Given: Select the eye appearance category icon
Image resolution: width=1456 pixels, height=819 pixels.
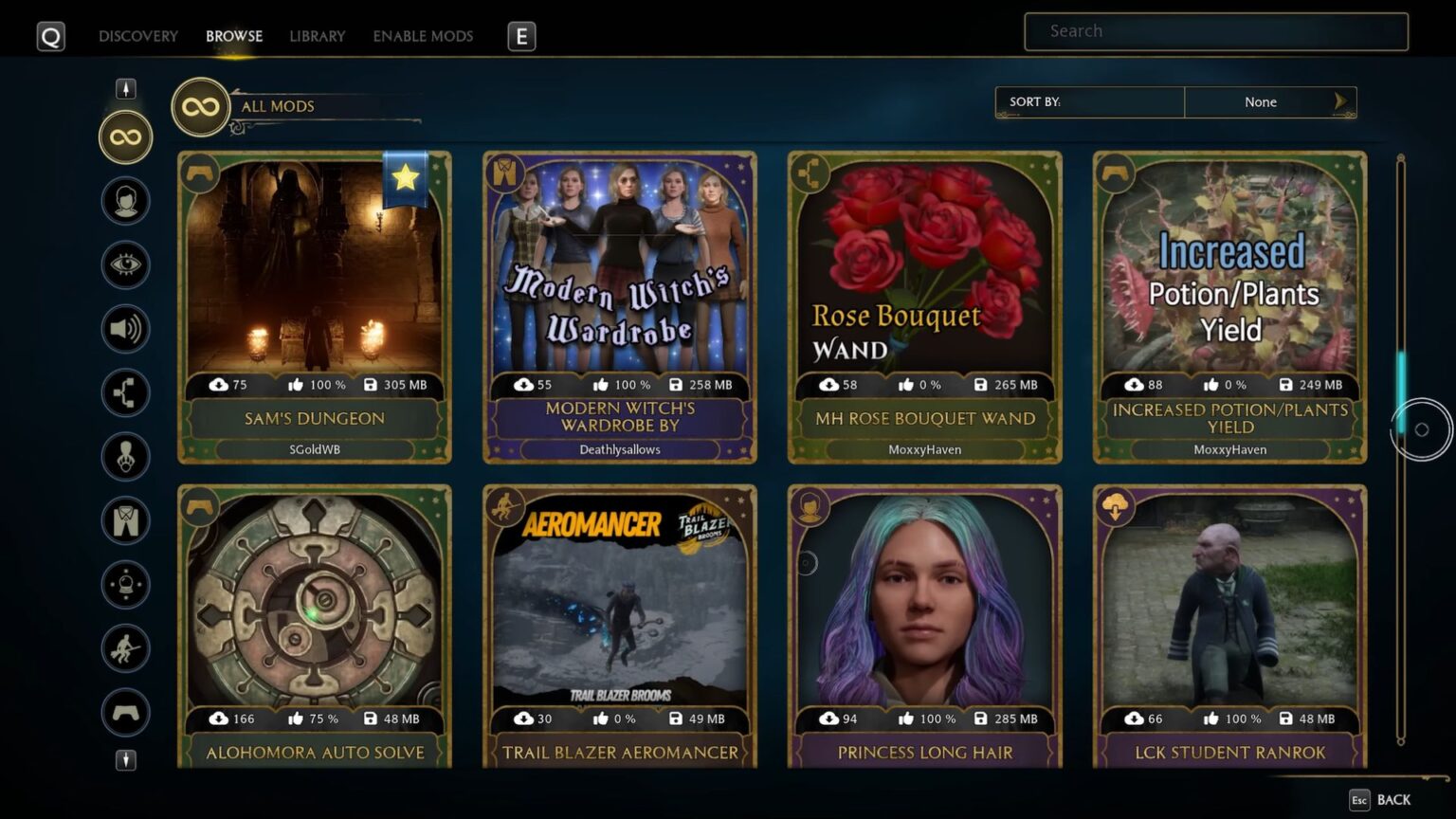Looking at the screenshot, I should click(x=124, y=264).
